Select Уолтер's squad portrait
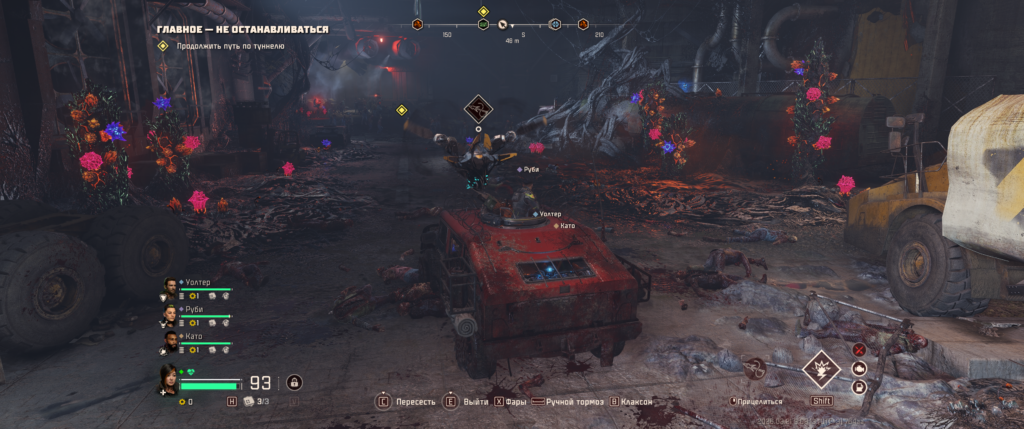This screenshot has height=429, width=1024. coord(169,289)
